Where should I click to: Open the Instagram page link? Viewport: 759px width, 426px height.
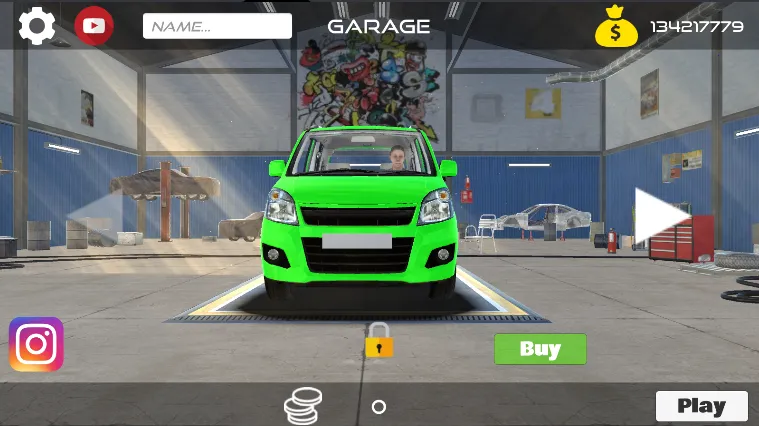tap(37, 344)
